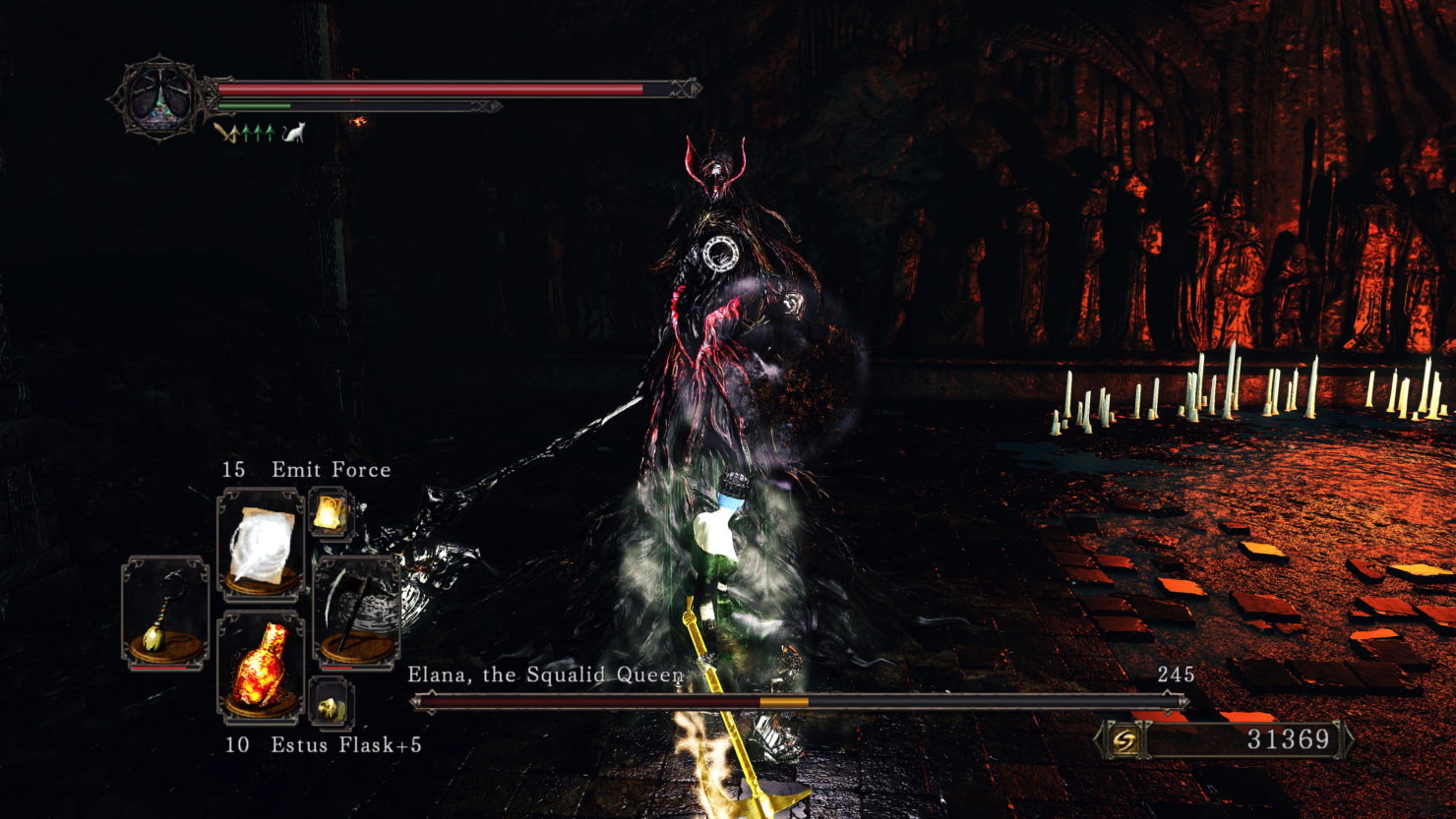
Task: Click the souls currency emblem next to 31369
Action: (x=1123, y=738)
